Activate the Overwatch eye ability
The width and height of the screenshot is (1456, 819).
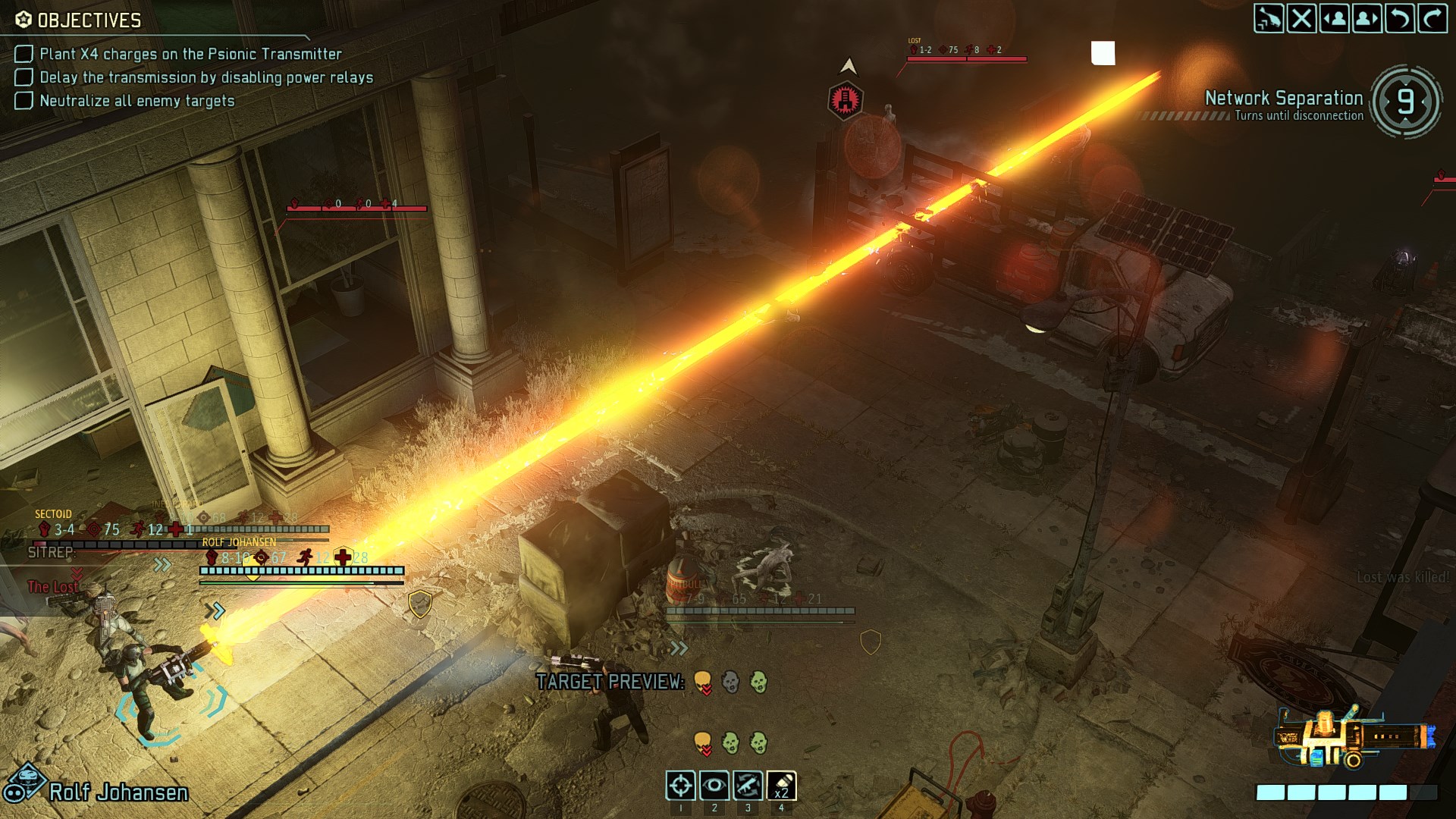pos(714,786)
